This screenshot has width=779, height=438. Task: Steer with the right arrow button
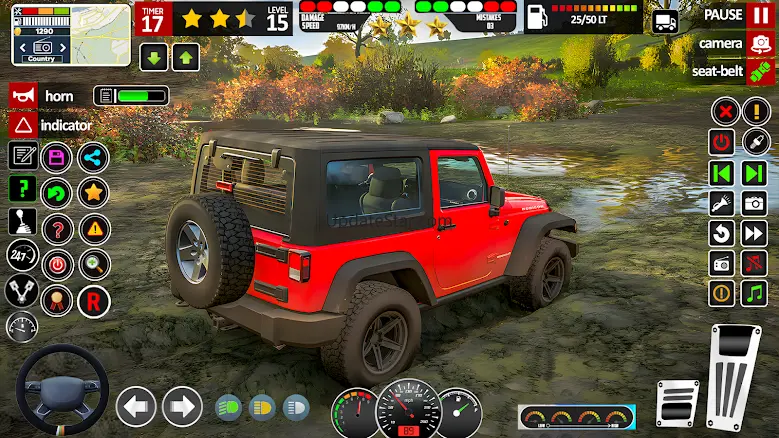click(x=182, y=406)
